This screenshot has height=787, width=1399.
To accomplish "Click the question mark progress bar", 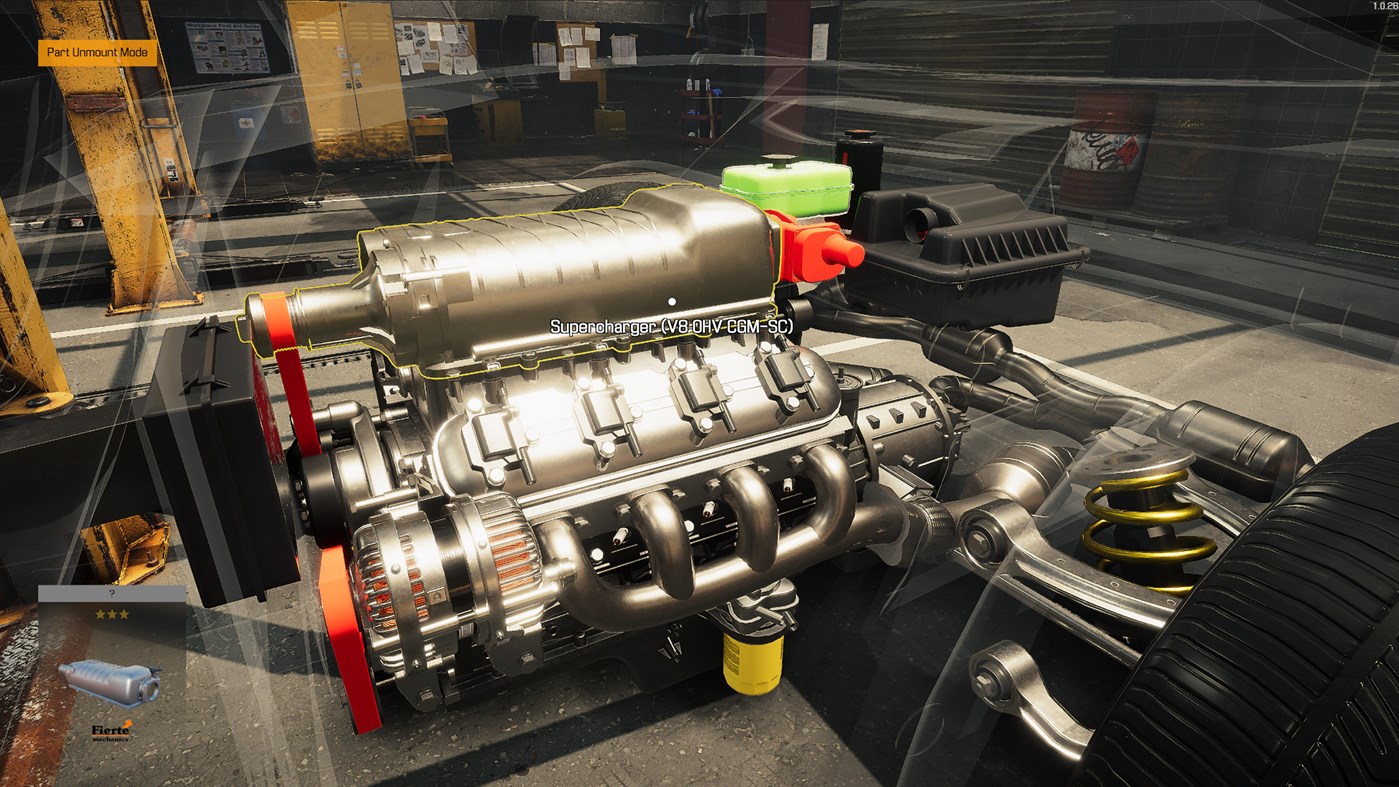I will pos(110,592).
